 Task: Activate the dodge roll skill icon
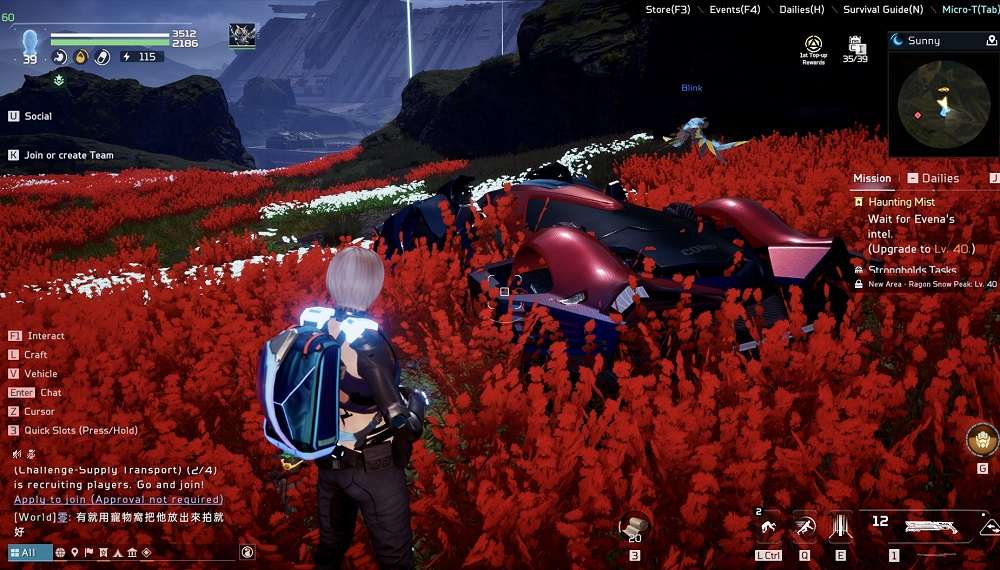point(768,526)
